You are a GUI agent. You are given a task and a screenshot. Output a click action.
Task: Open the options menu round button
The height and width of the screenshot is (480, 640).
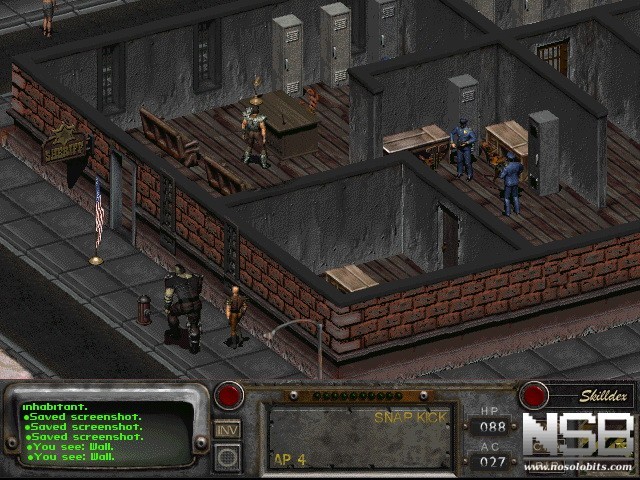point(227,458)
